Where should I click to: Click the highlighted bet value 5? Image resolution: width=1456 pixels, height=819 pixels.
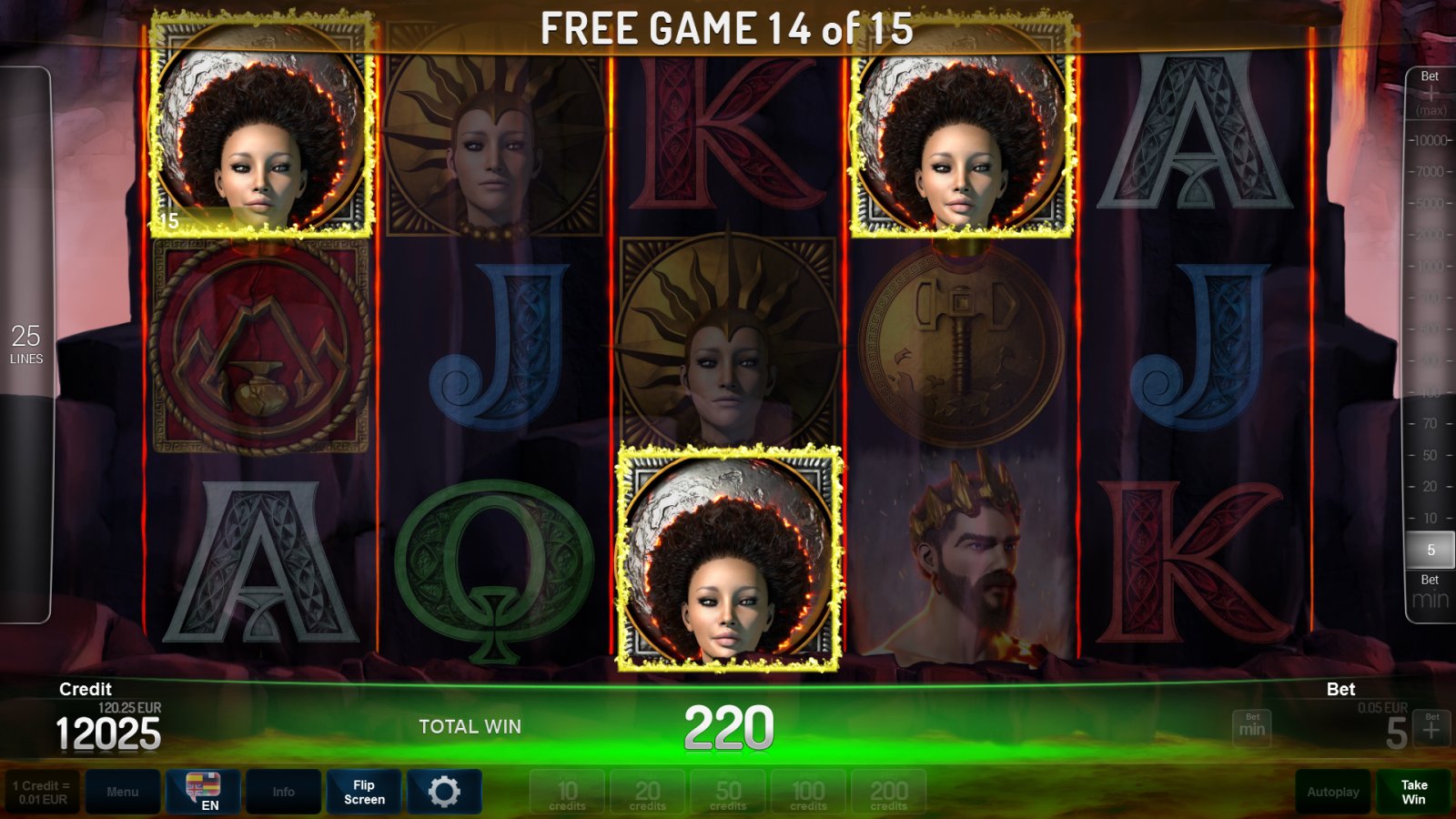point(1430,549)
